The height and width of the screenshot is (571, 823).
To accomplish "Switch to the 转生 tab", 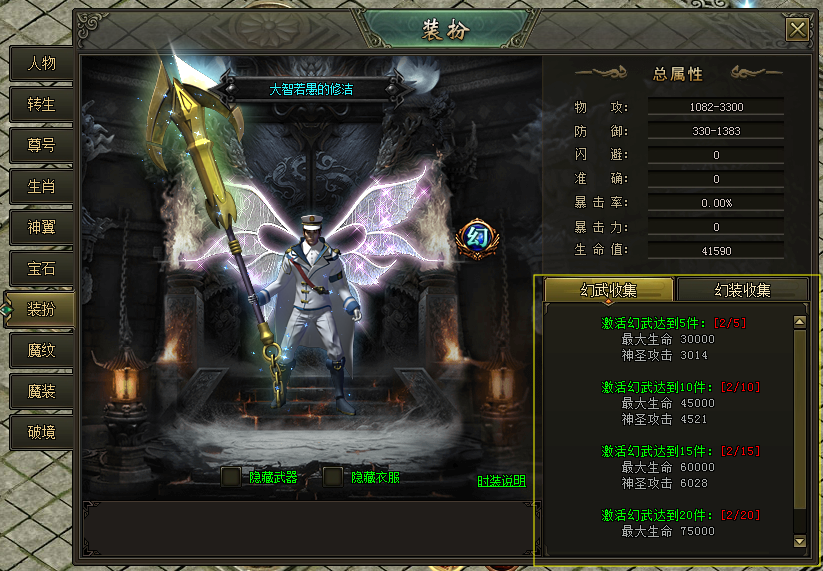I will click(41, 104).
